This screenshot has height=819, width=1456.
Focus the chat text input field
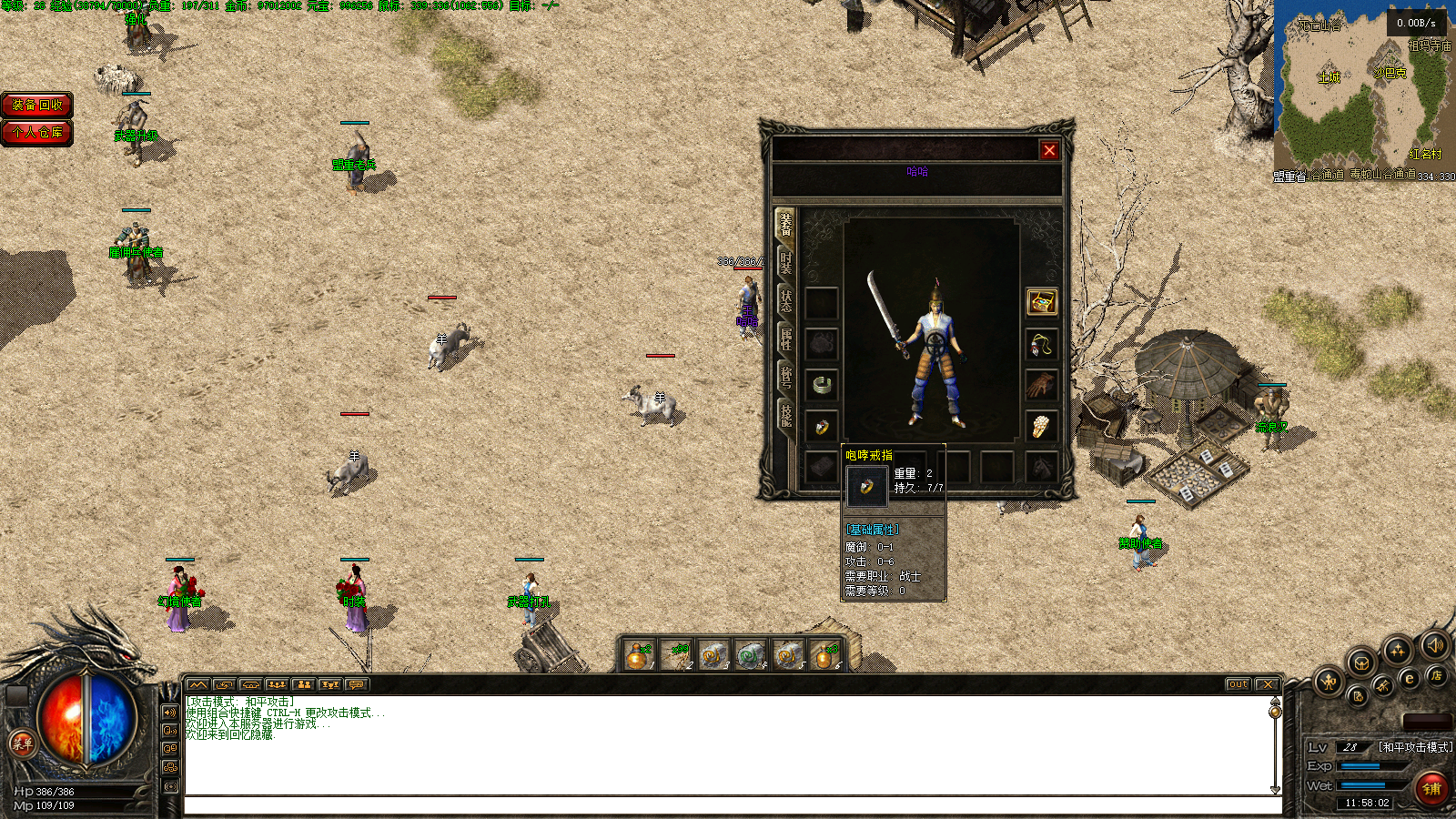pos(733,805)
